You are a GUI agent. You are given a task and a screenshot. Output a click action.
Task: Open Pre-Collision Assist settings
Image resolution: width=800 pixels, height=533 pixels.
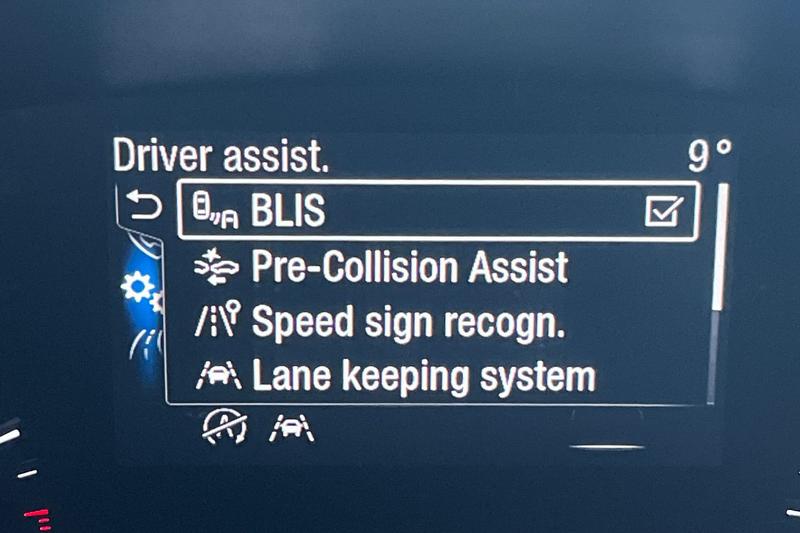(408, 267)
